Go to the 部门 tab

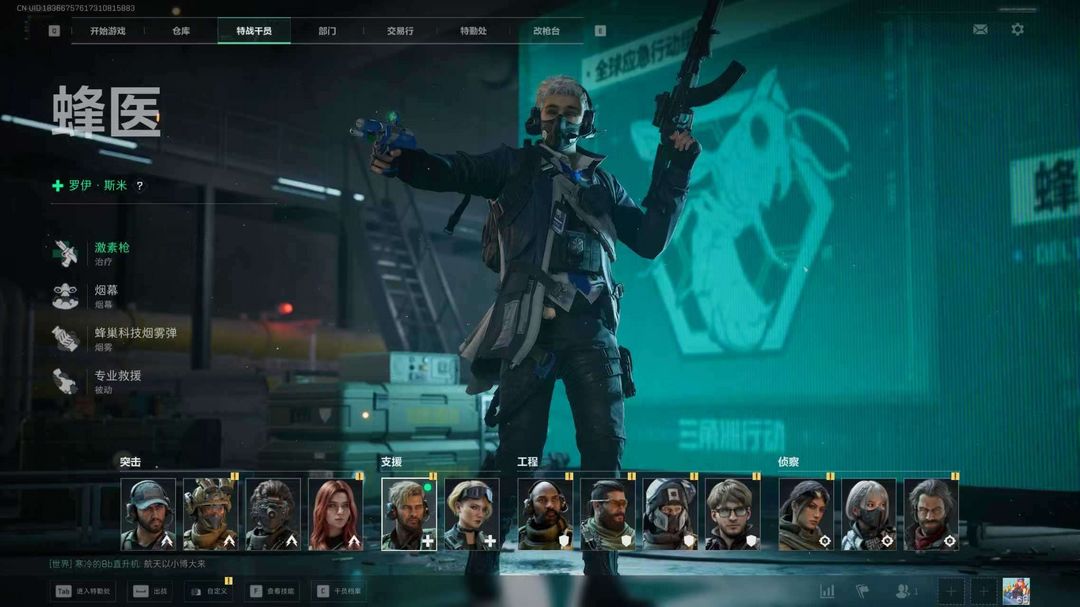pos(327,31)
